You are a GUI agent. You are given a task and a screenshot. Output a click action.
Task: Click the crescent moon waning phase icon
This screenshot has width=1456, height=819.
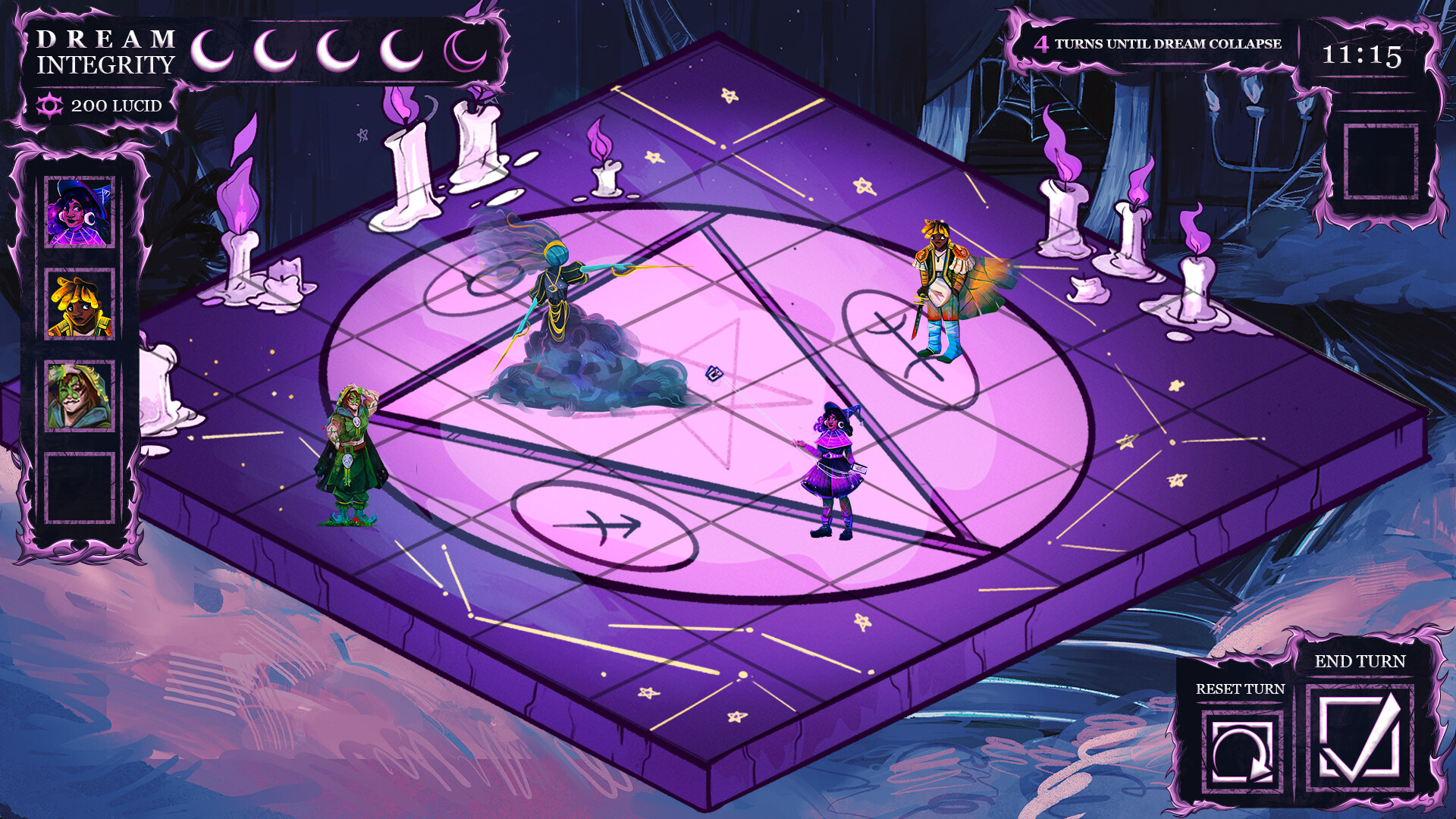point(463,49)
